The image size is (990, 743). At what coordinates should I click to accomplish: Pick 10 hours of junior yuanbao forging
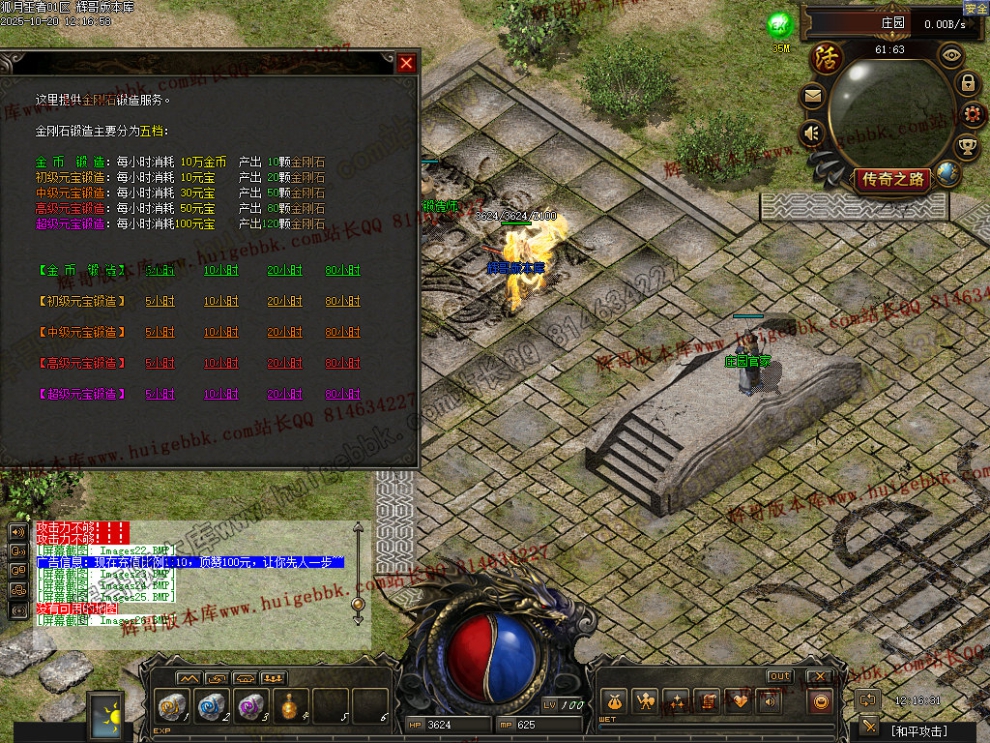click(221, 302)
